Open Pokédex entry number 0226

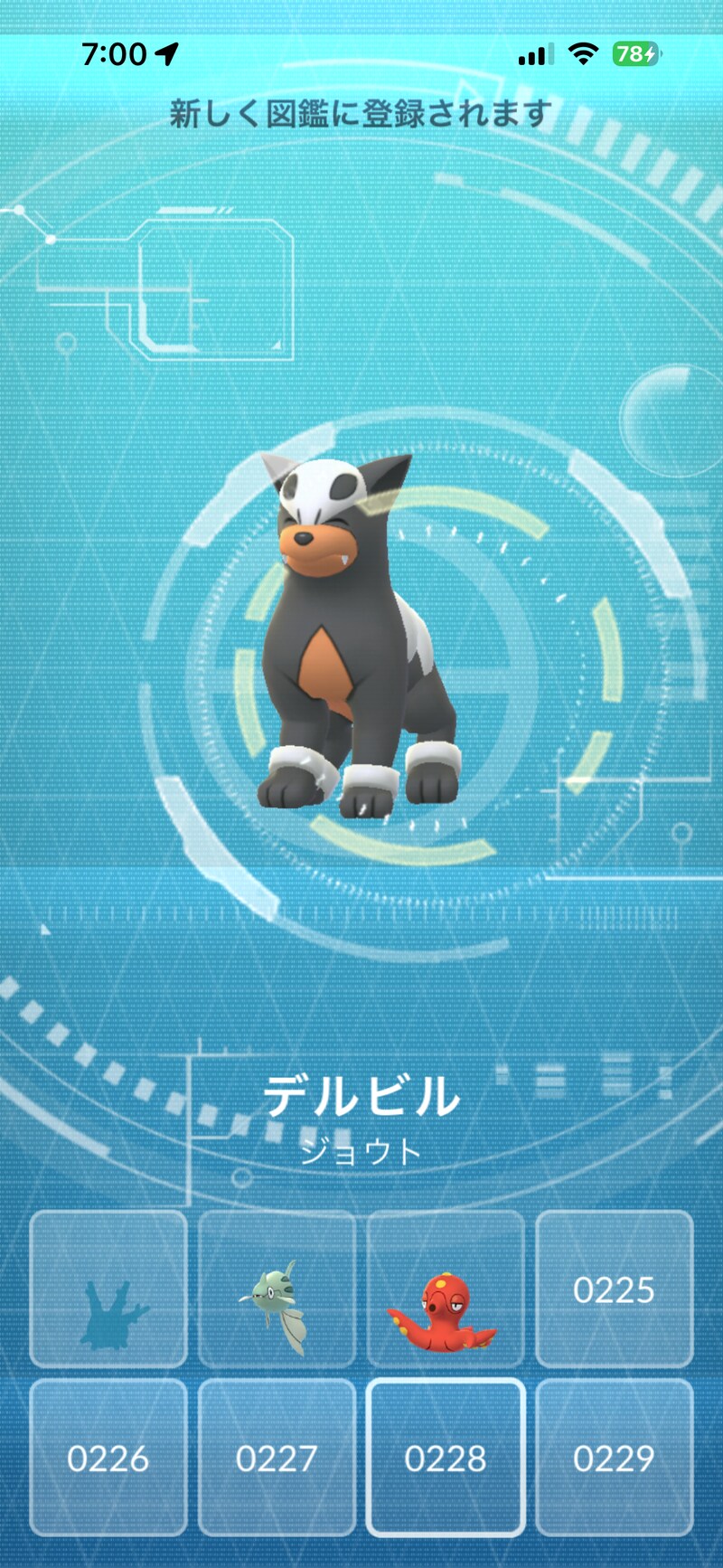click(x=108, y=1457)
